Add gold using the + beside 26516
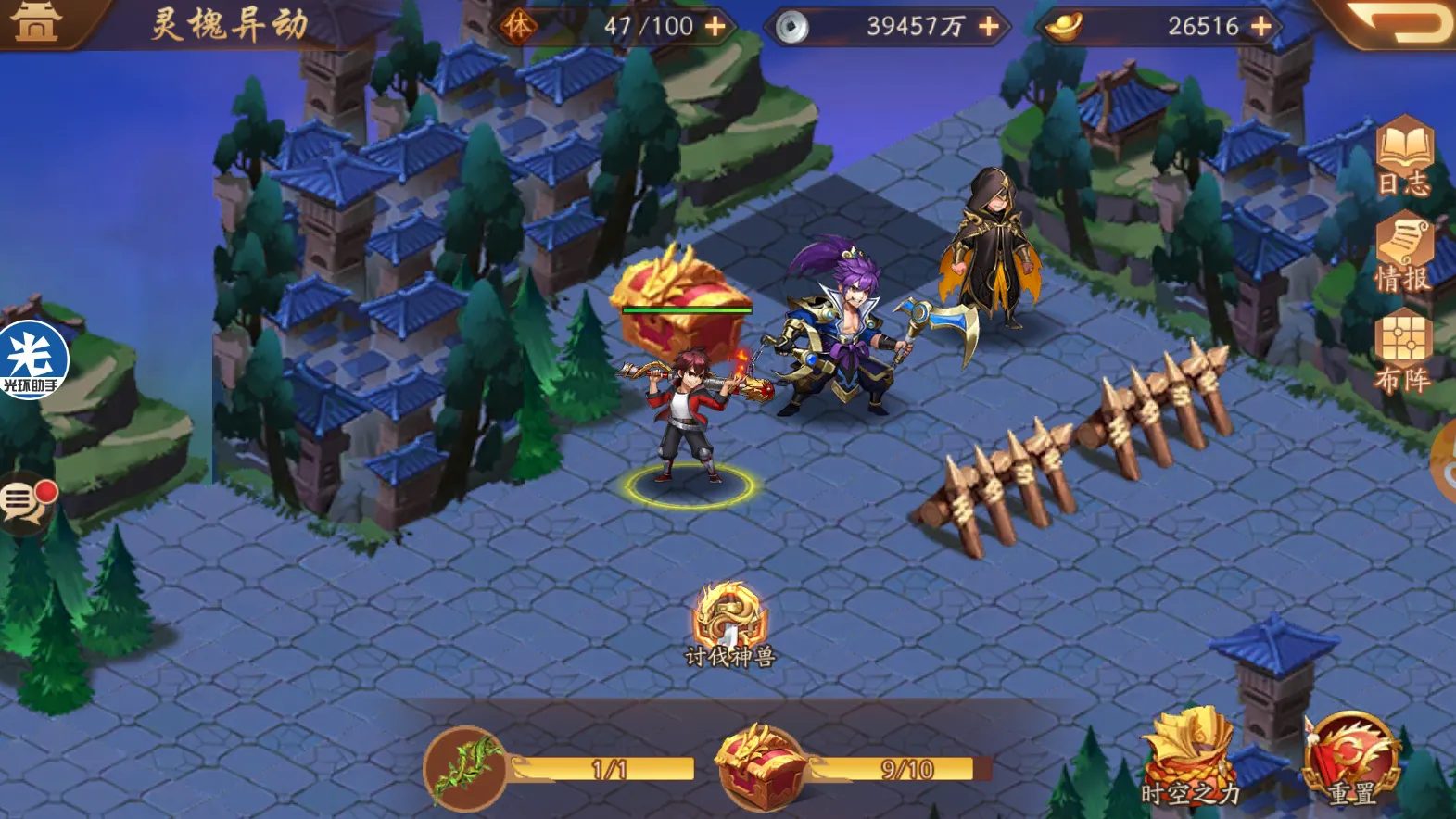1456x819 pixels. coord(1259,28)
